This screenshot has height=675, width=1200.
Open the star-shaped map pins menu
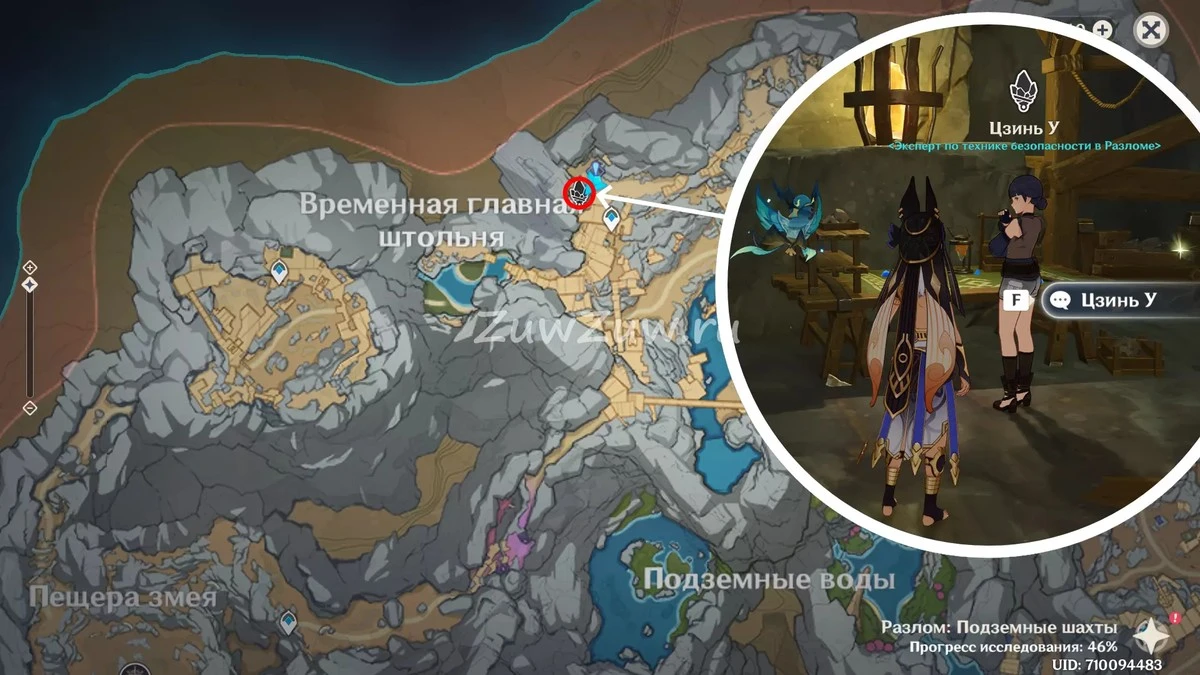pyautogui.click(x=1151, y=636)
